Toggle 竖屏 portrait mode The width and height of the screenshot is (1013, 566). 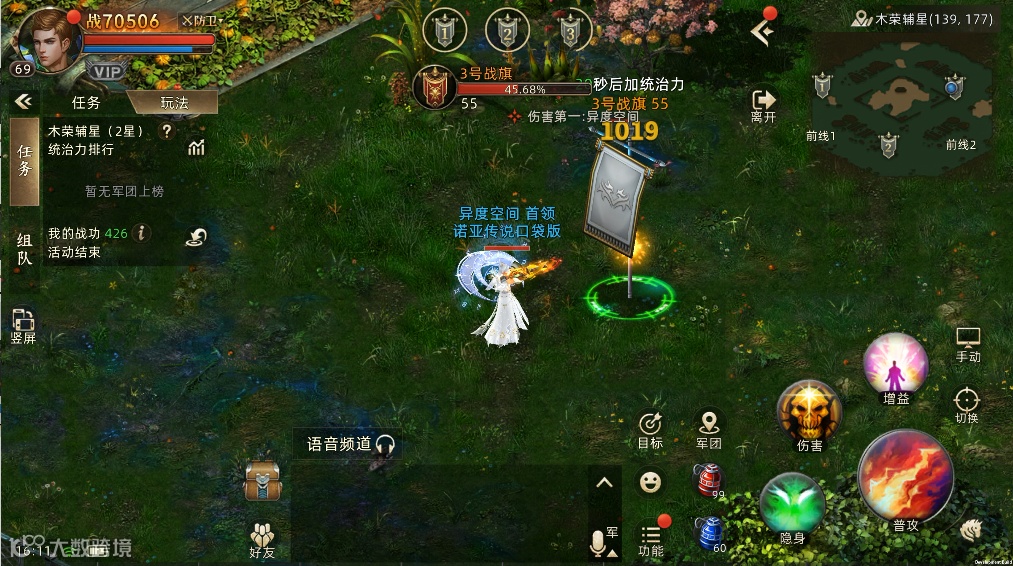(23, 326)
